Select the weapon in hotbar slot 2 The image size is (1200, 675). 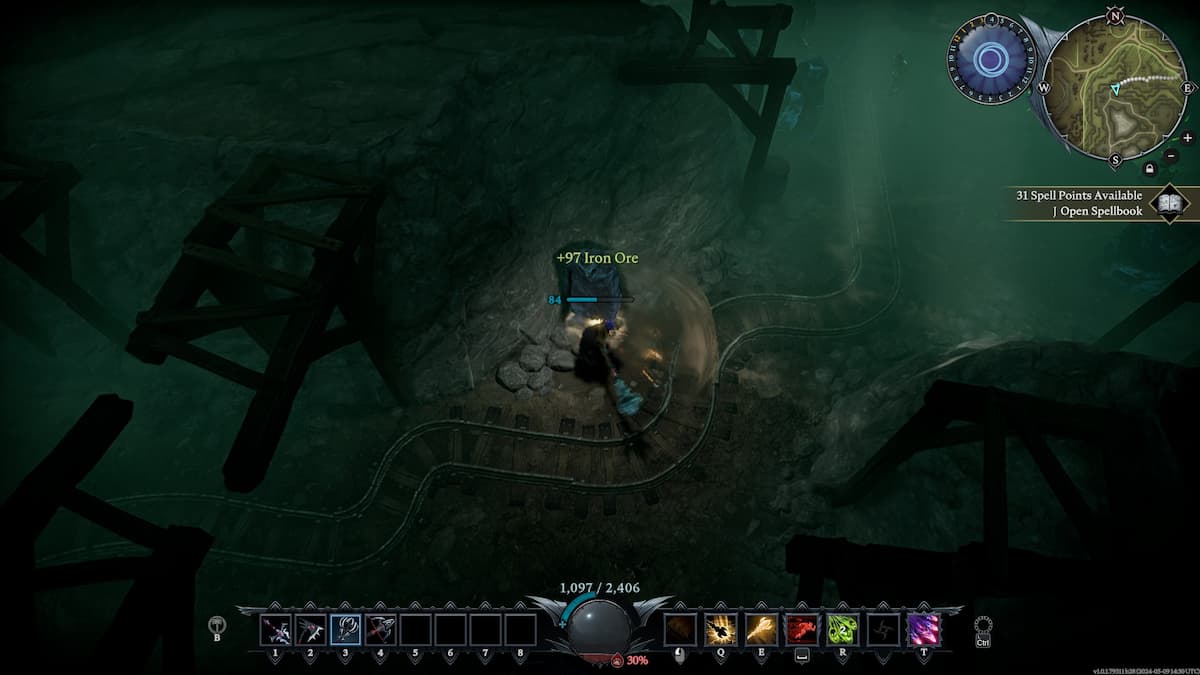click(310, 629)
